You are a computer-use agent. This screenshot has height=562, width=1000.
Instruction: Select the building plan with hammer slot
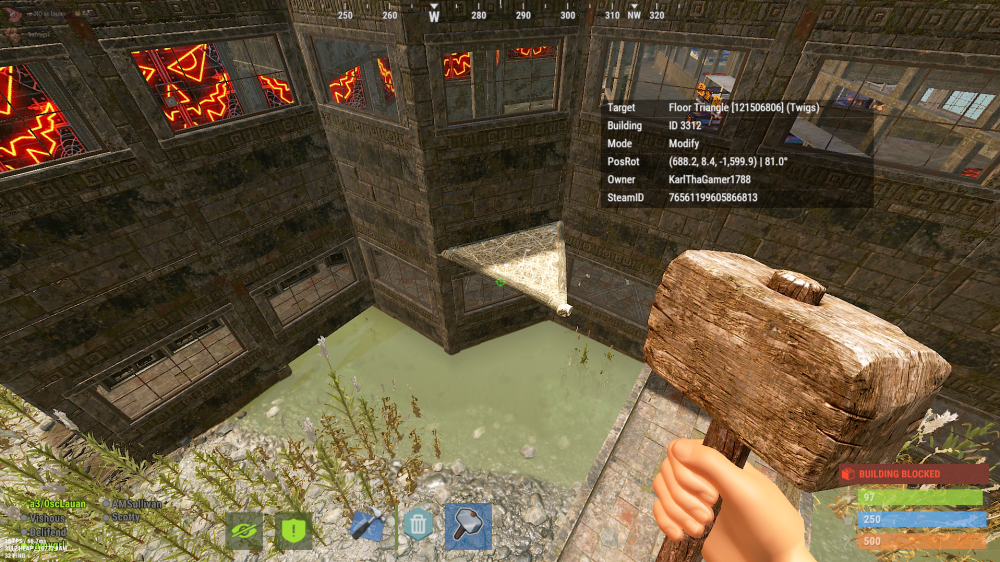(368, 526)
